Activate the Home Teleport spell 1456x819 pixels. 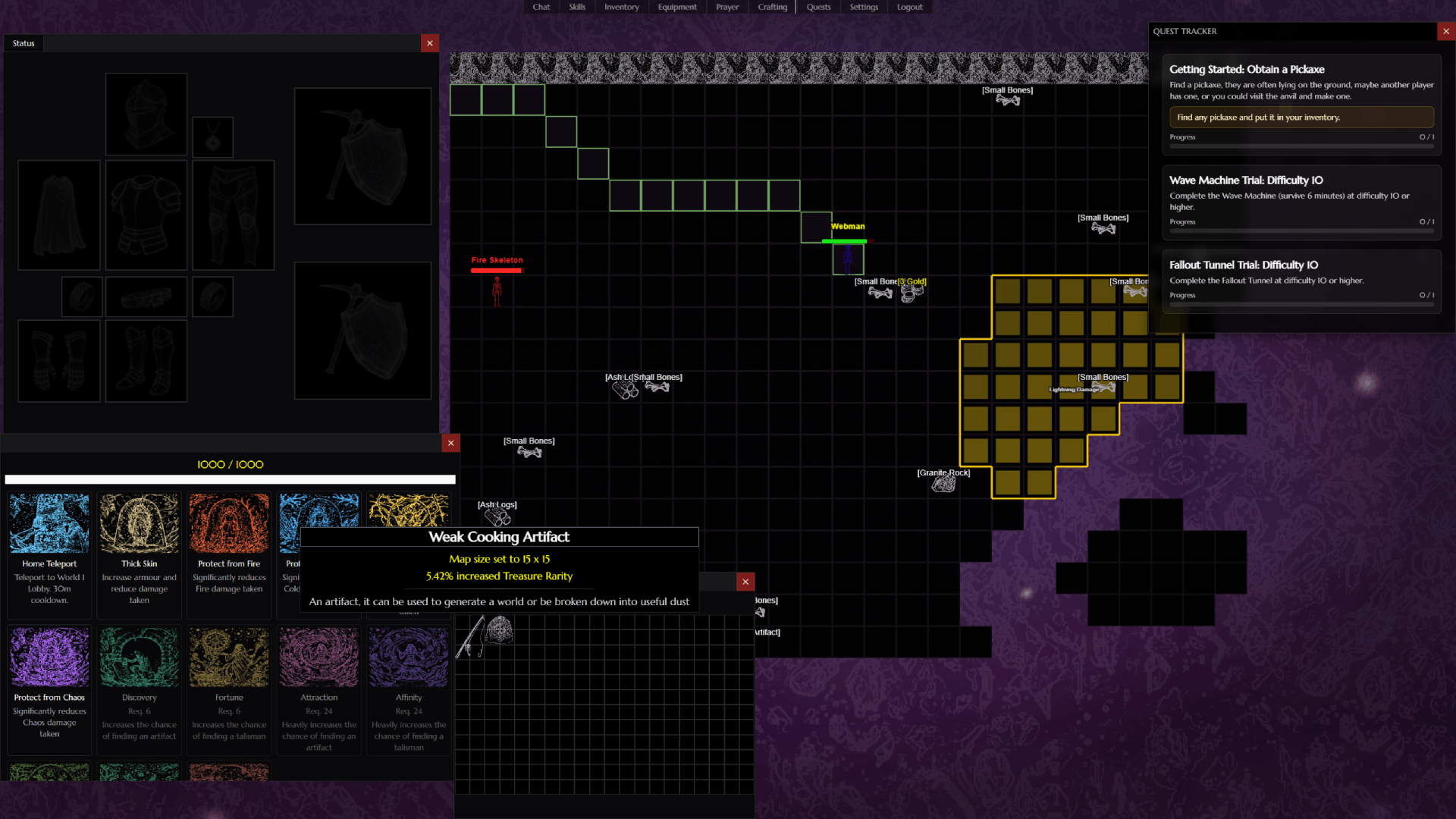49,523
